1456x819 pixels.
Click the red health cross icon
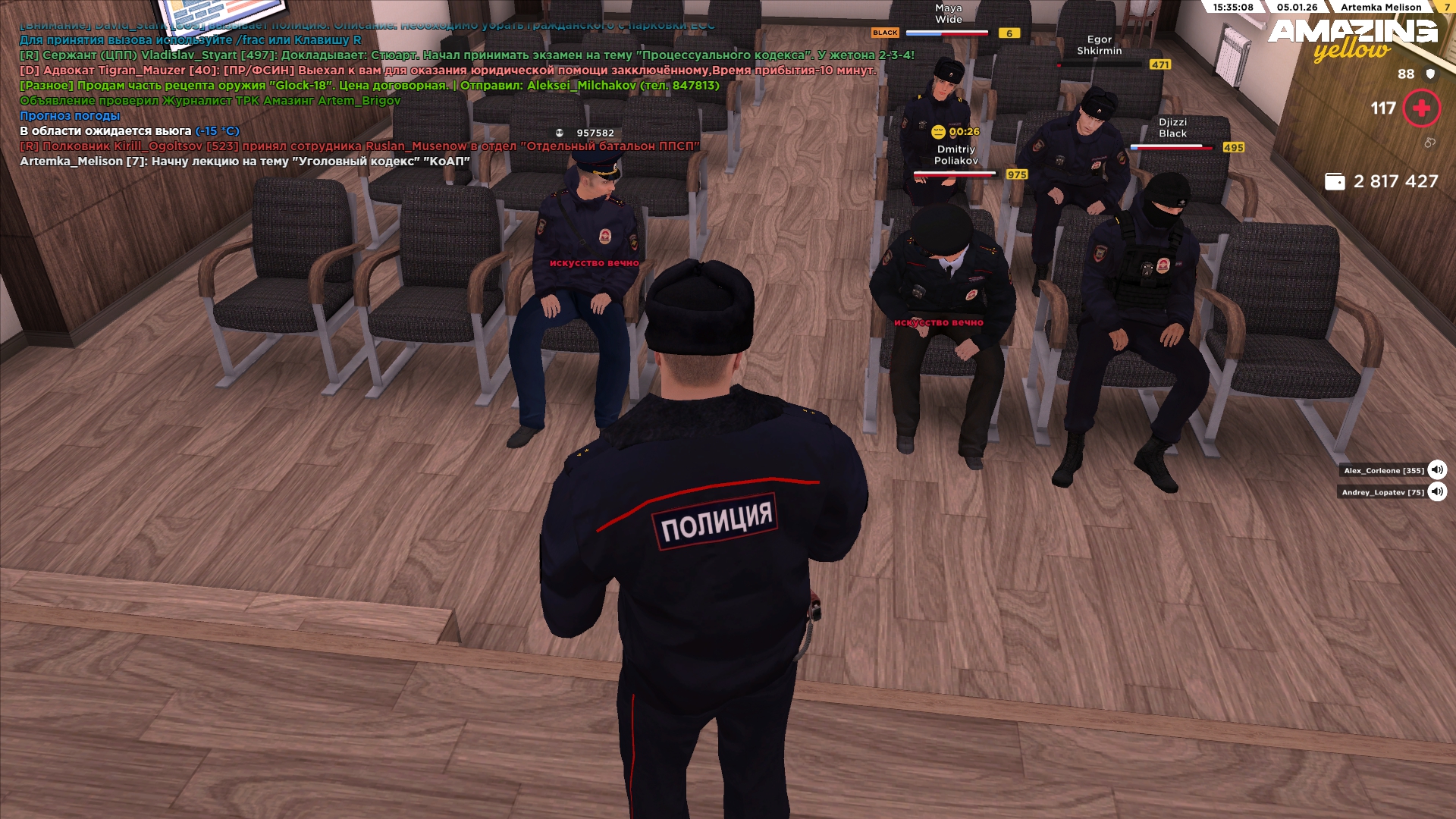click(x=1422, y=108)
